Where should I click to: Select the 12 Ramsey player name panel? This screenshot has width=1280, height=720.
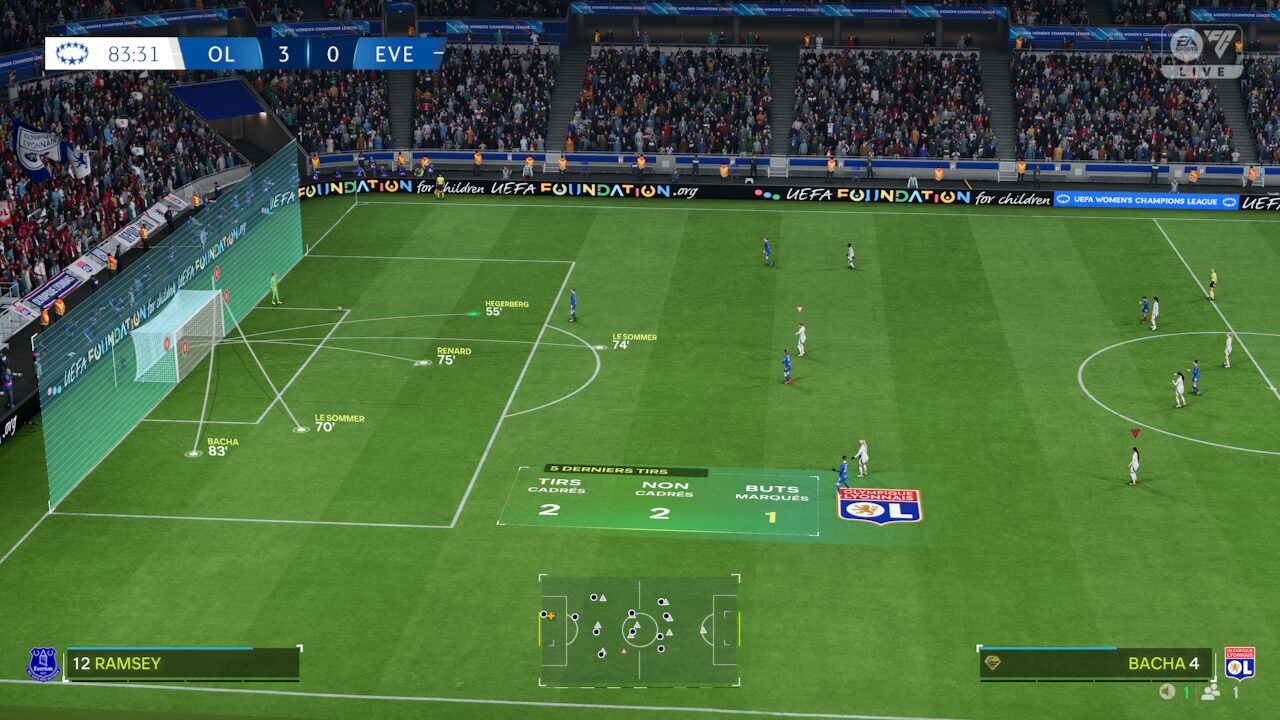183,663
